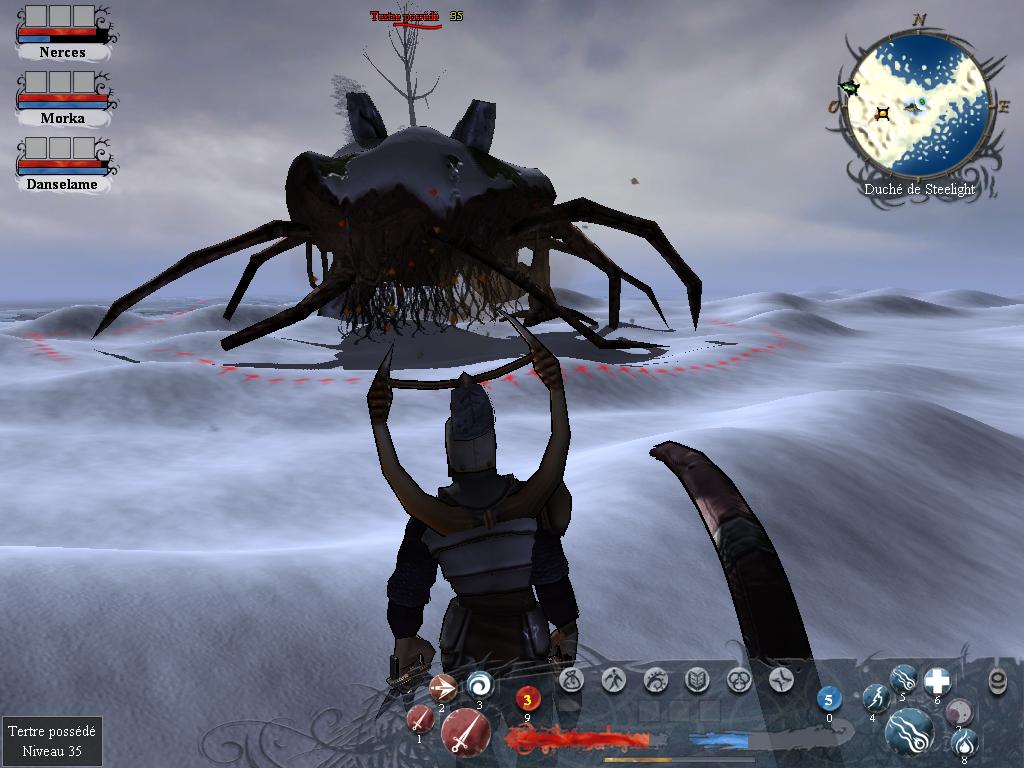Trigger the swirl skill in slot 3
1024x768 pixels.
tap(480, 684)
